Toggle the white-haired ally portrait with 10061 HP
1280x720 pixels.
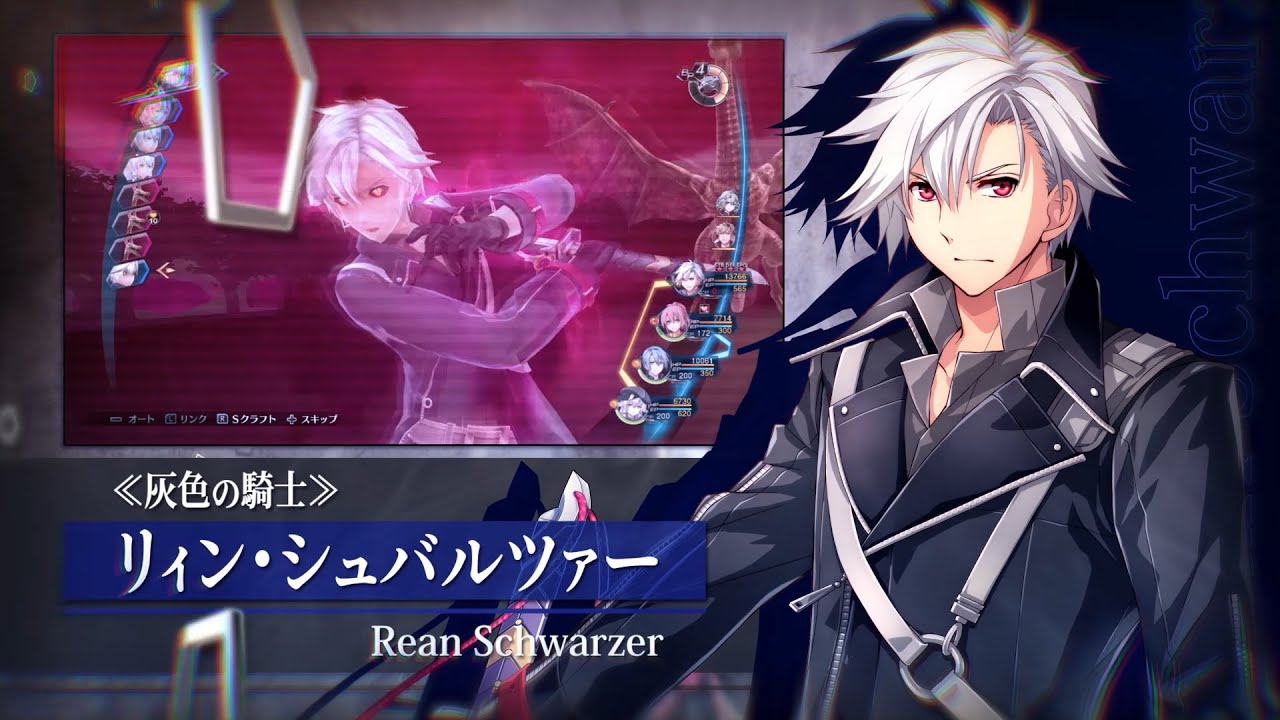pyautogui.click(x=653, y=363)
